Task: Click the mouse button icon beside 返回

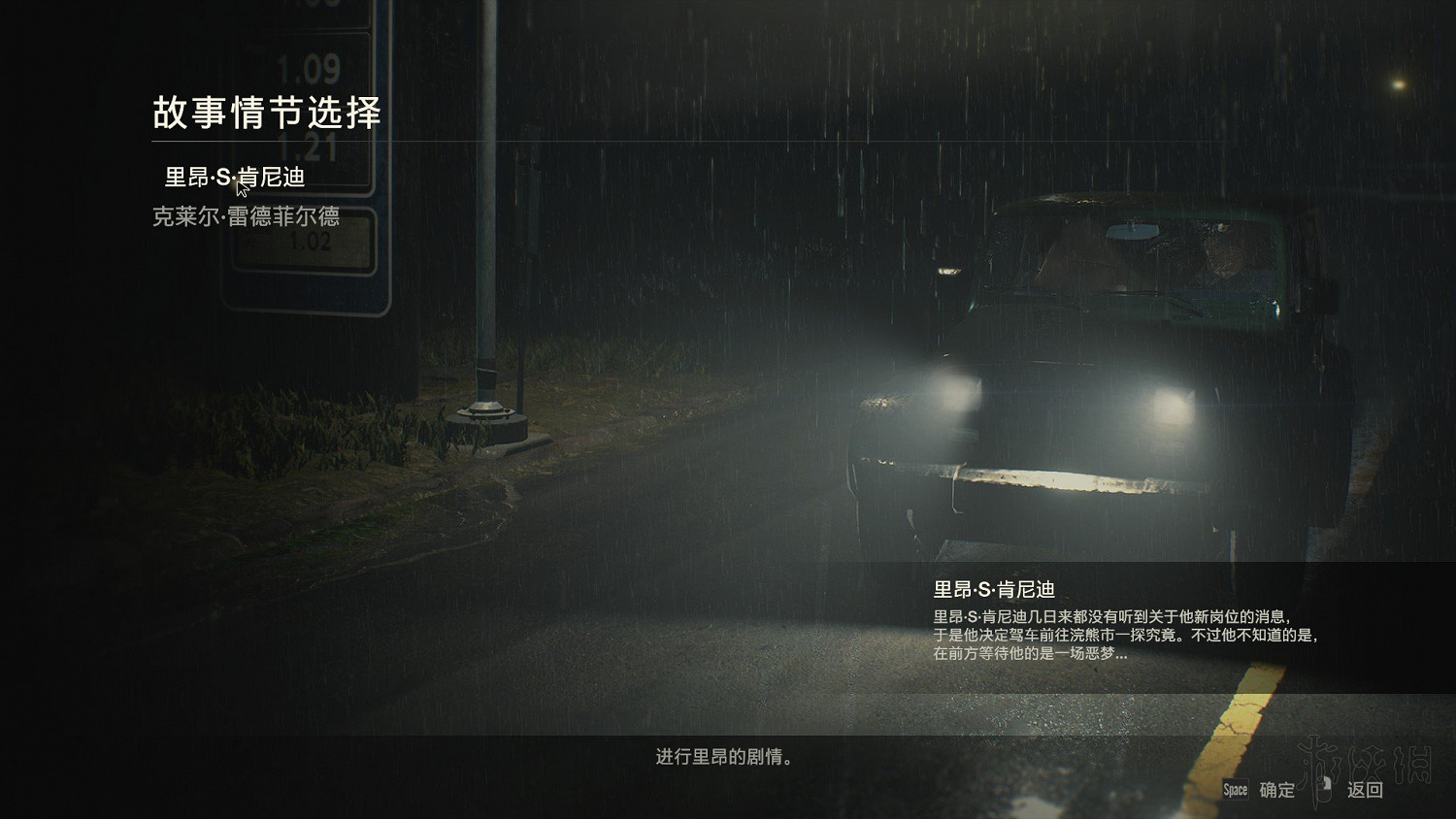Action: [x=1324, y=791]
